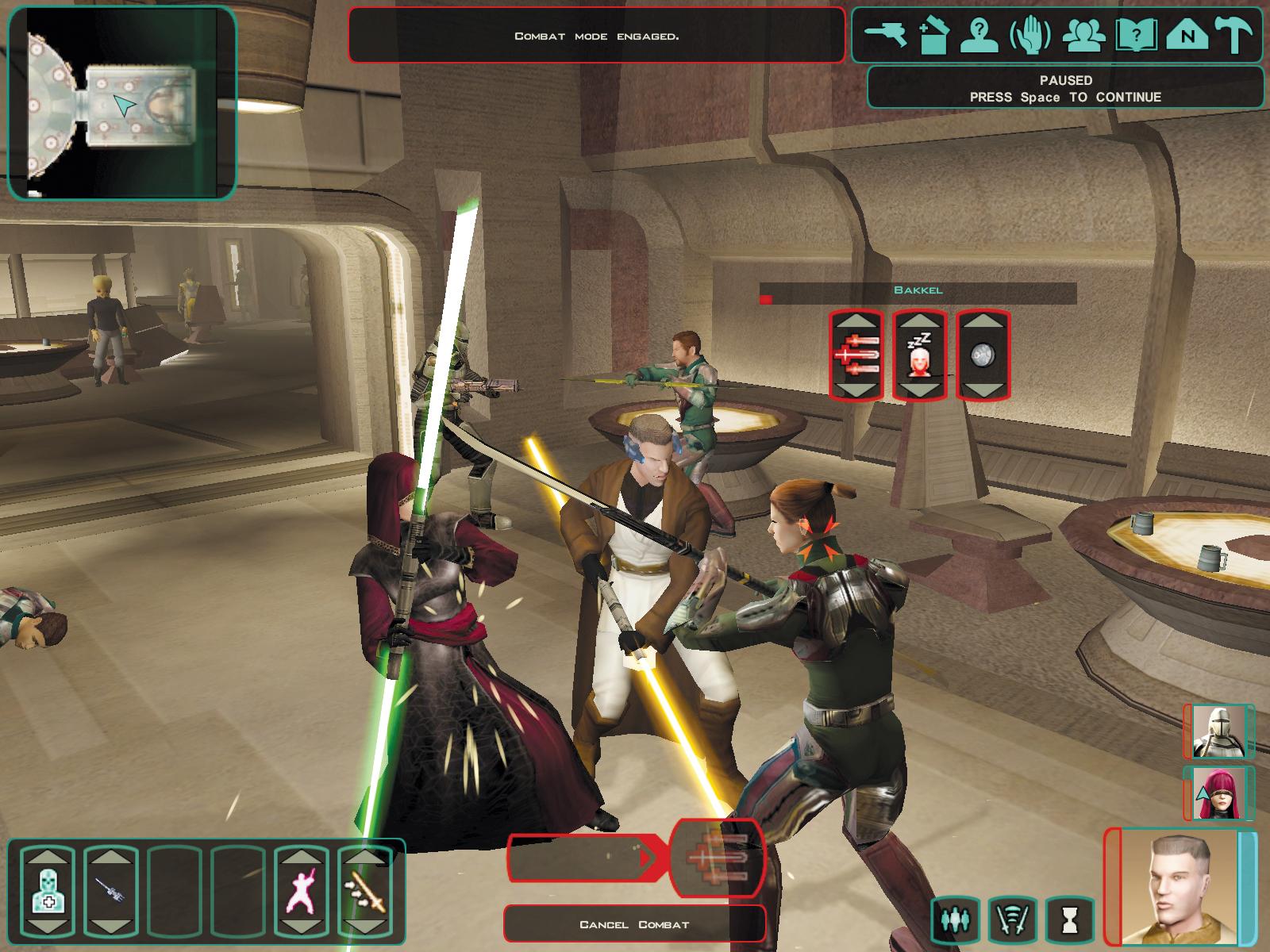Viewport: 1270px width, 952px height.
Task: Choose the sword attack action on Bakkel
Action: [856, 355]
